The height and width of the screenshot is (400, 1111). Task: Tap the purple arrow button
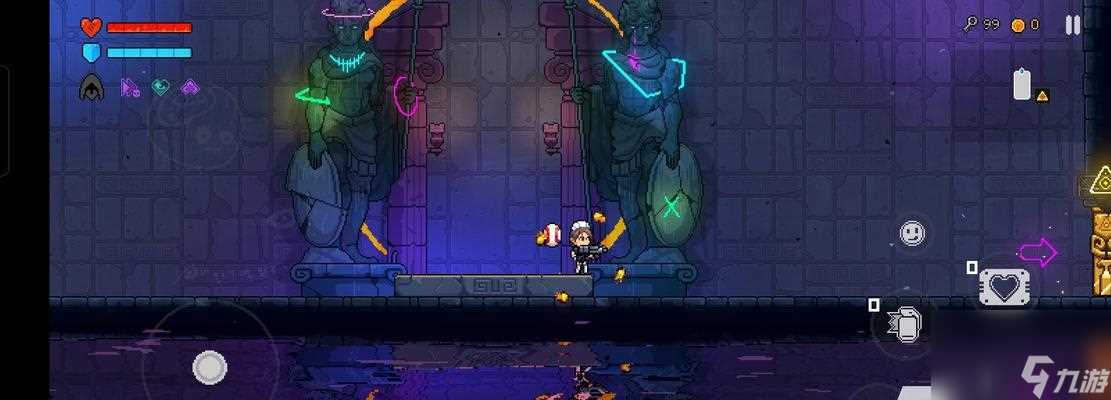(x=1038, y=252)
